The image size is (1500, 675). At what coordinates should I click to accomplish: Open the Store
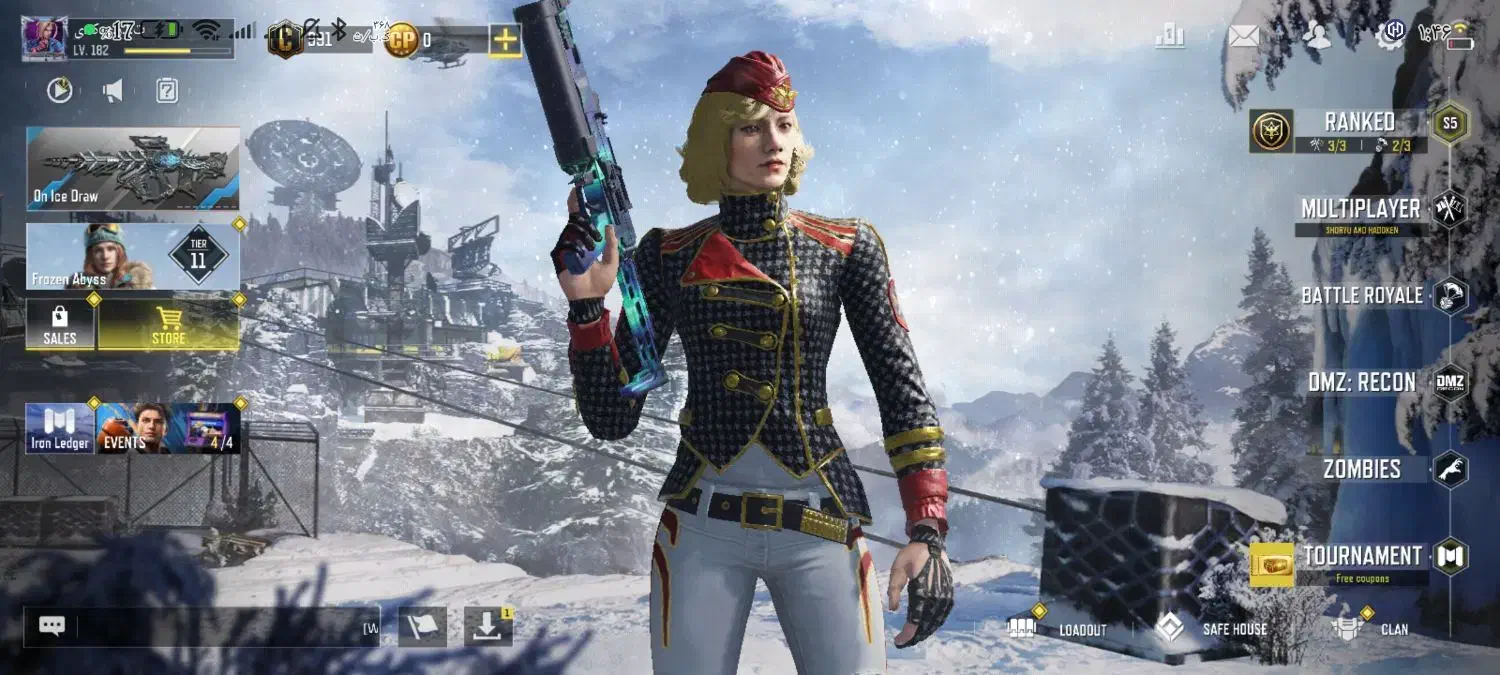[x=169, y=326]
